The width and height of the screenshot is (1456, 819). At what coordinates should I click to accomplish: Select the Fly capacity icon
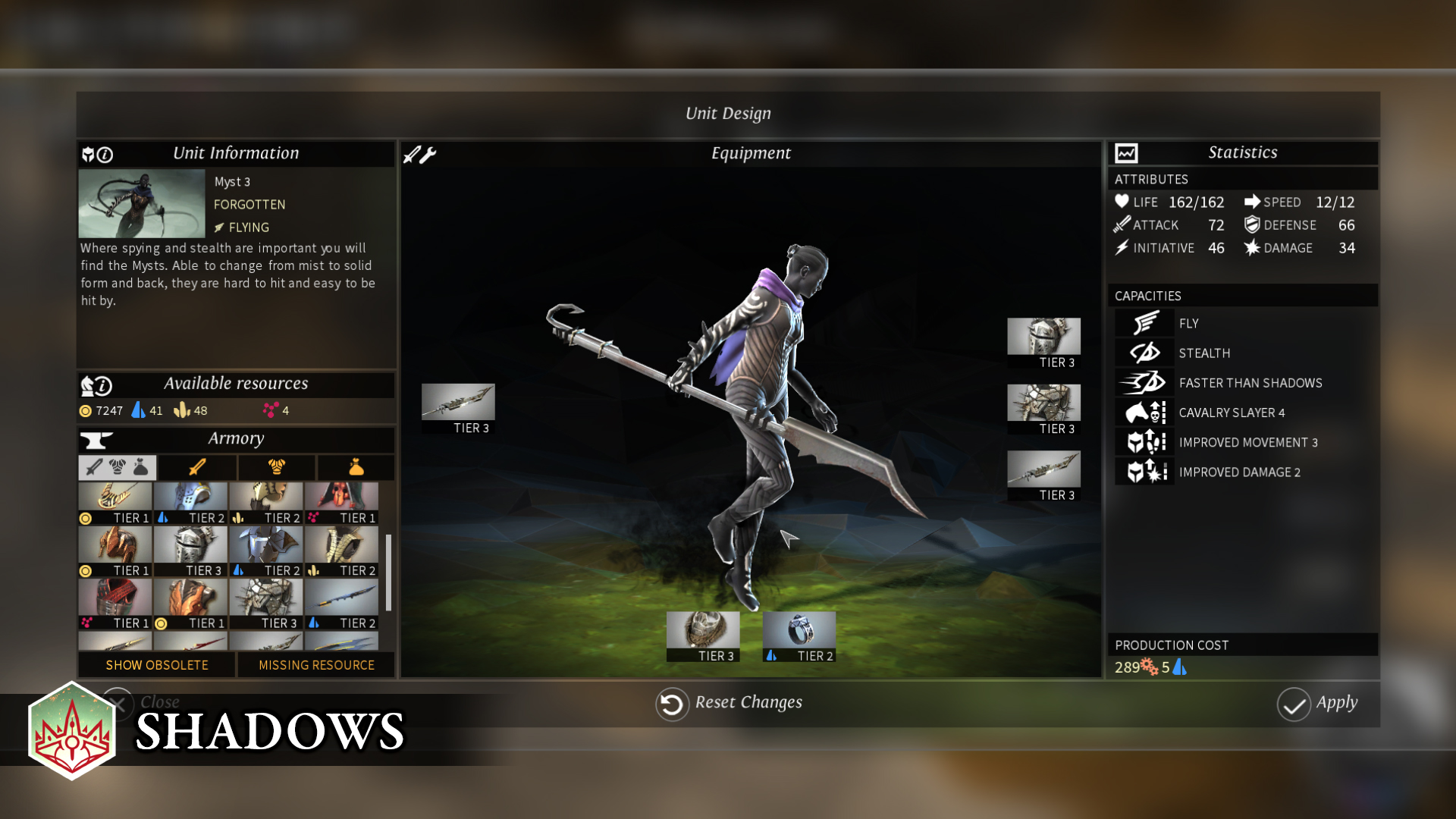click(x=1144, y=322)
